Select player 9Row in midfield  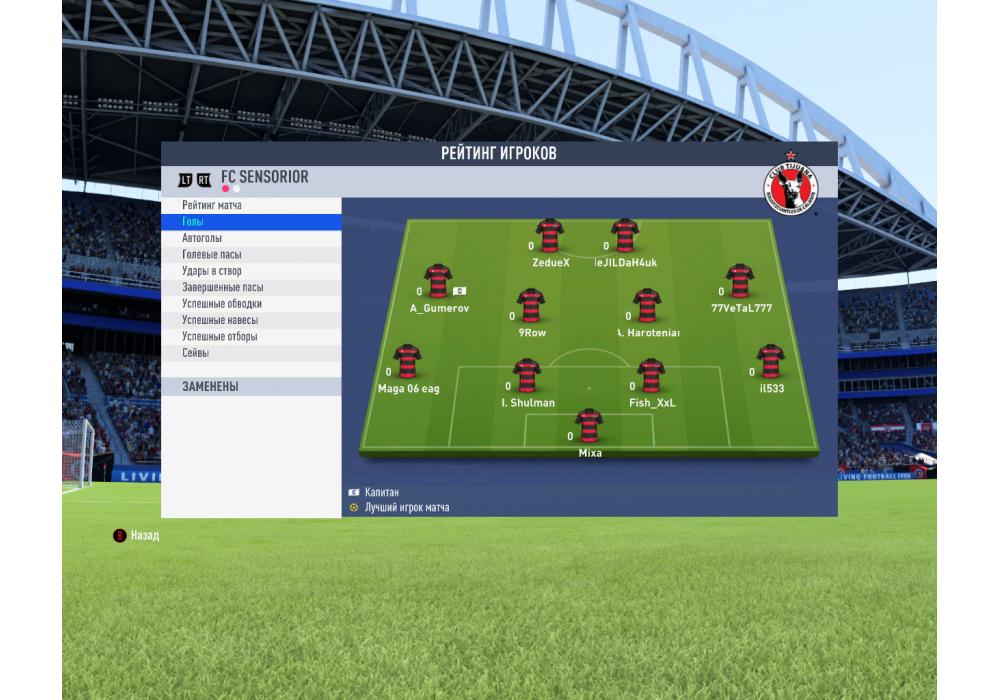tap(531, 305)
